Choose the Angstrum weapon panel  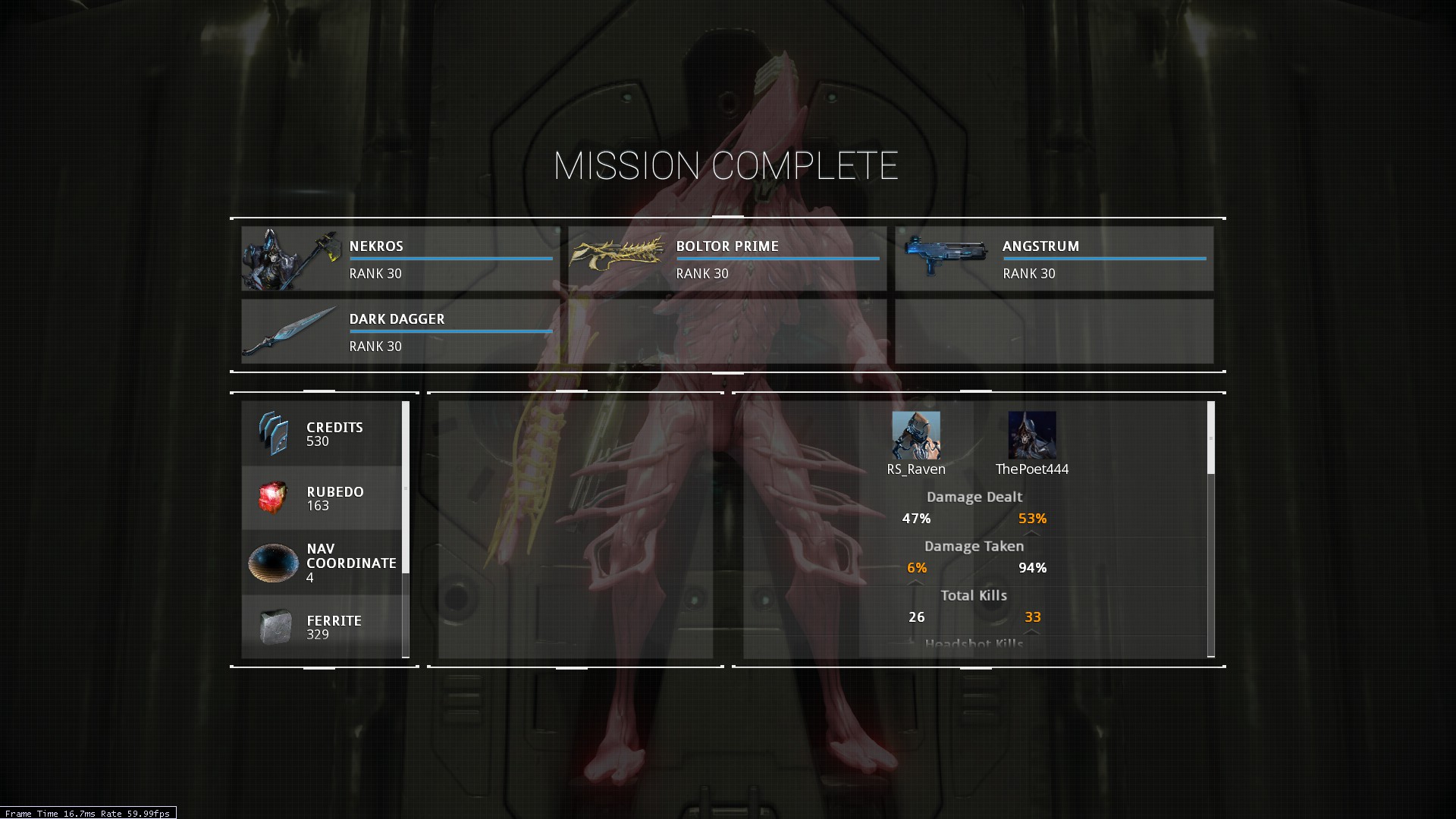[x=1054, y=259]
